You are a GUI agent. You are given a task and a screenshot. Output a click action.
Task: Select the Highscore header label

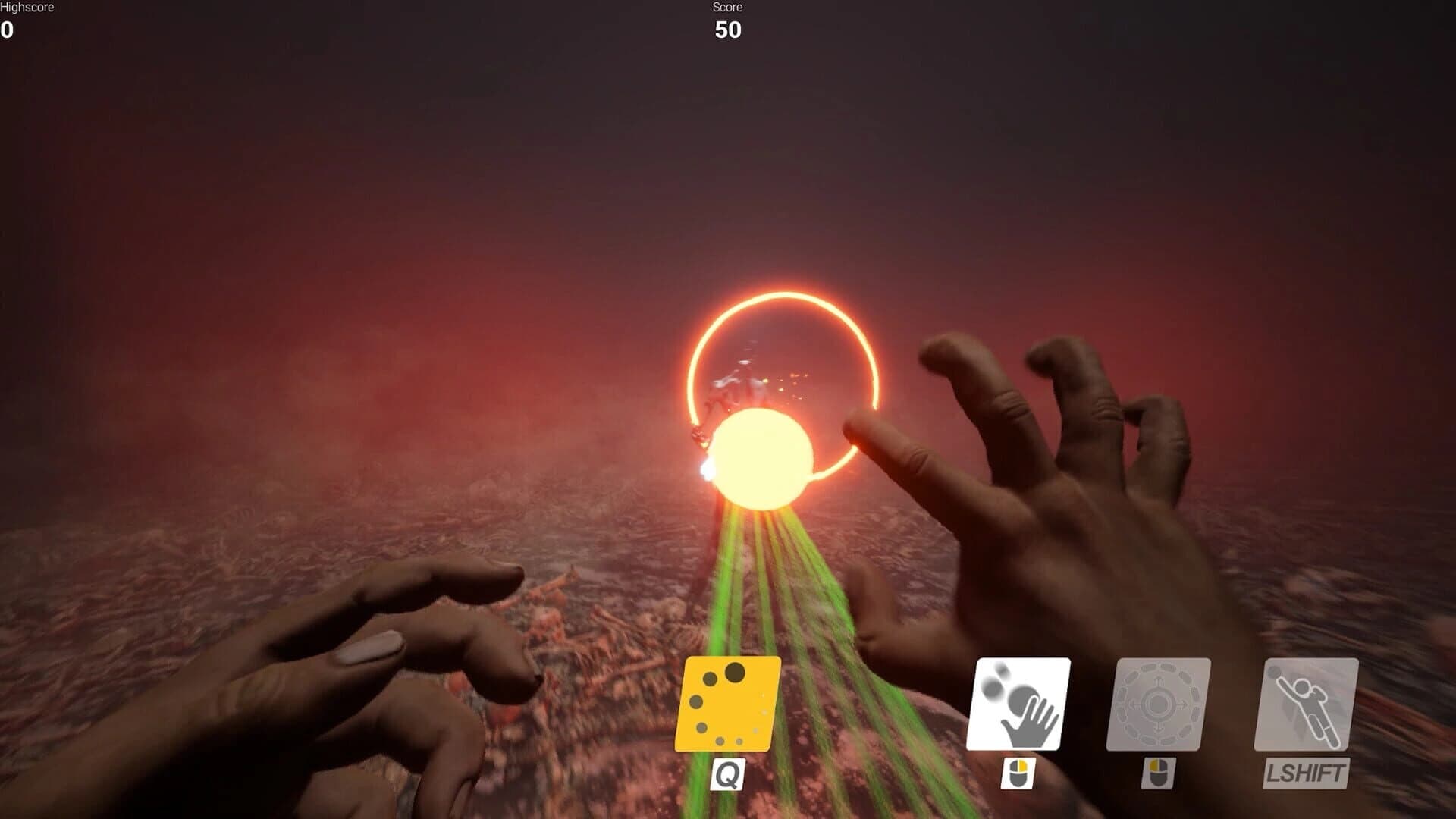click(x=27, y=6)
